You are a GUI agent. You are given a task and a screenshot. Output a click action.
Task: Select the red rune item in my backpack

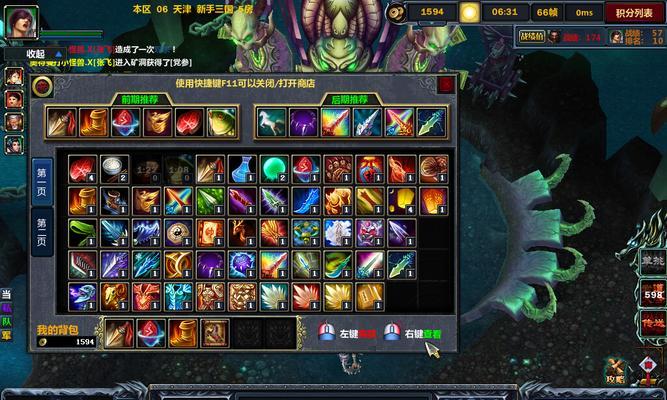[151, 333]
